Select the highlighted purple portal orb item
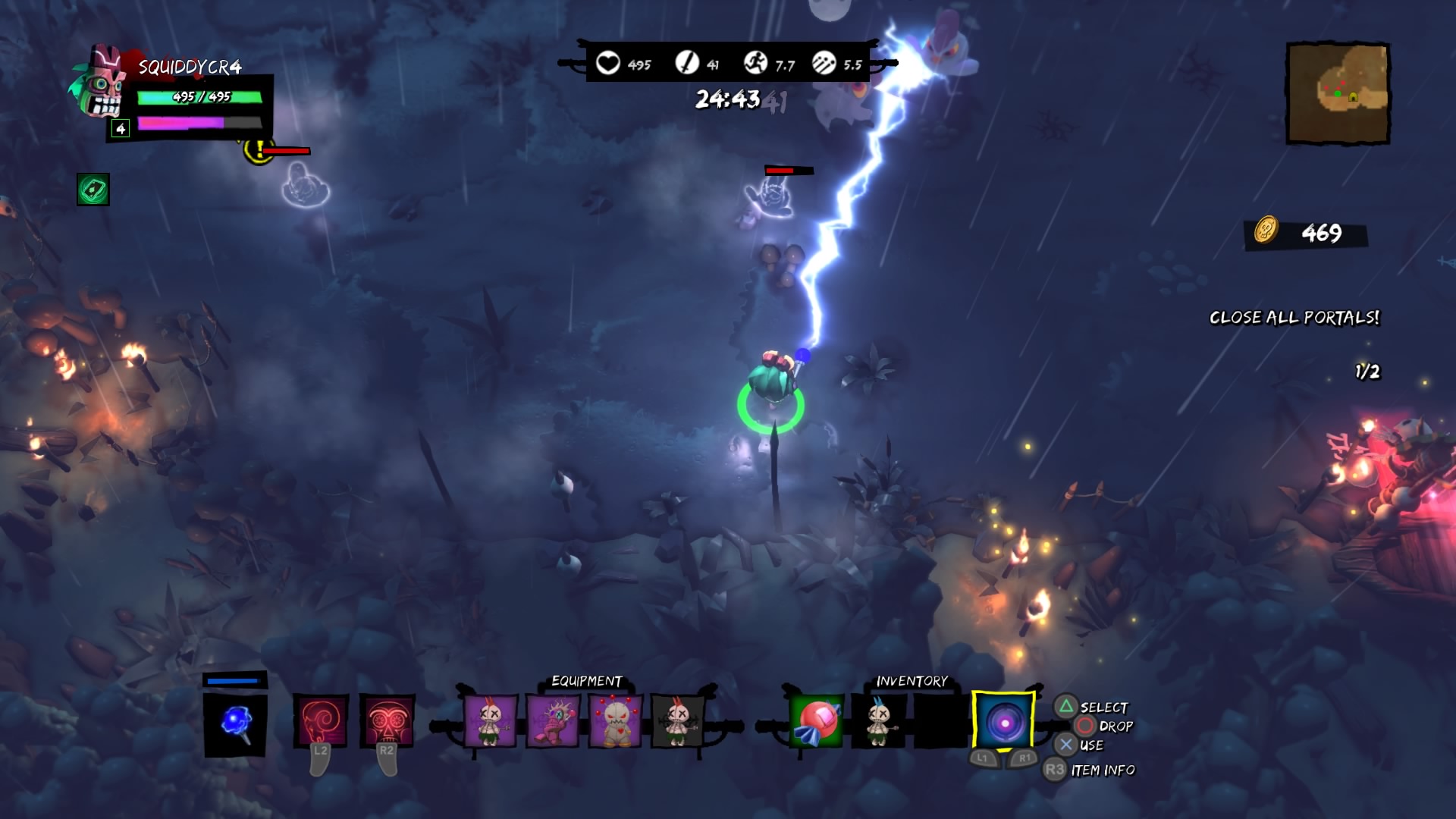The width and height of the screenshot is (1456, 819). tap(1004, 721)
